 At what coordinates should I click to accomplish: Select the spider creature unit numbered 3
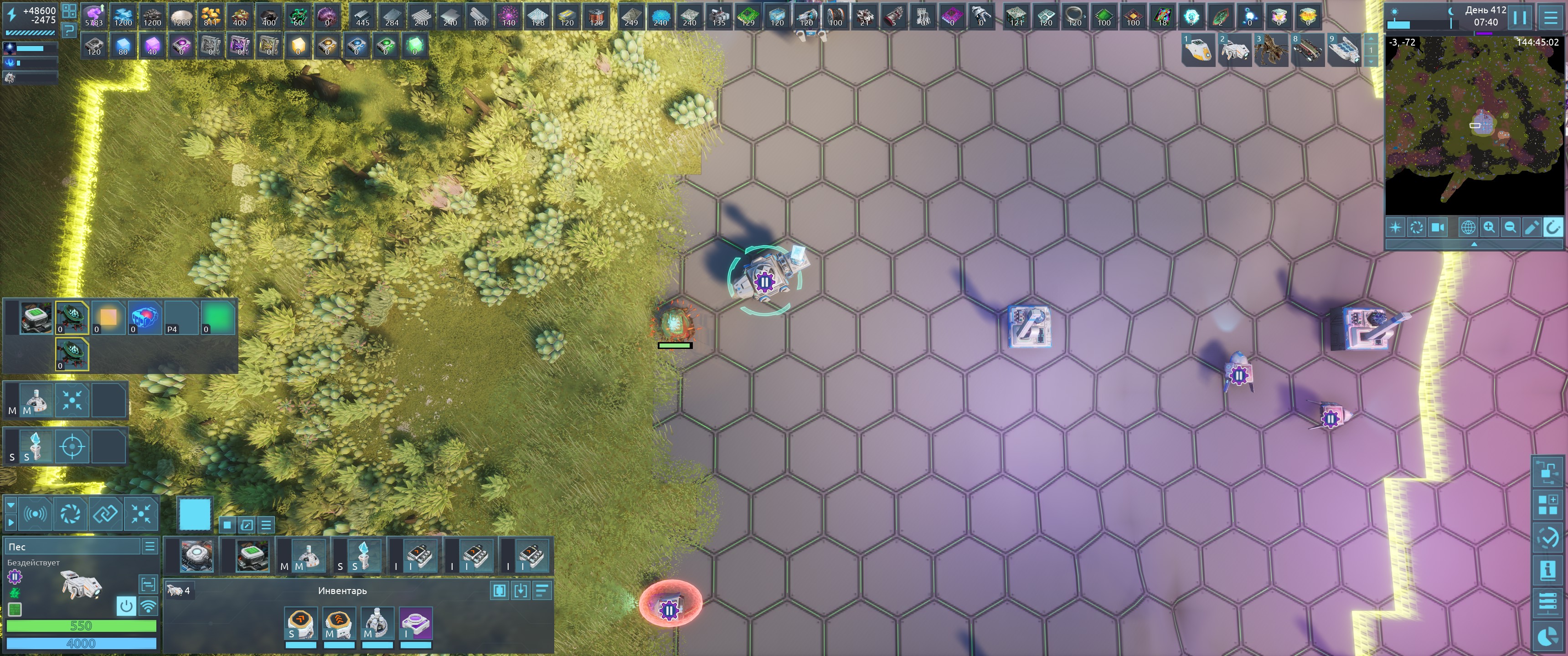click(x=1271, y=49)
